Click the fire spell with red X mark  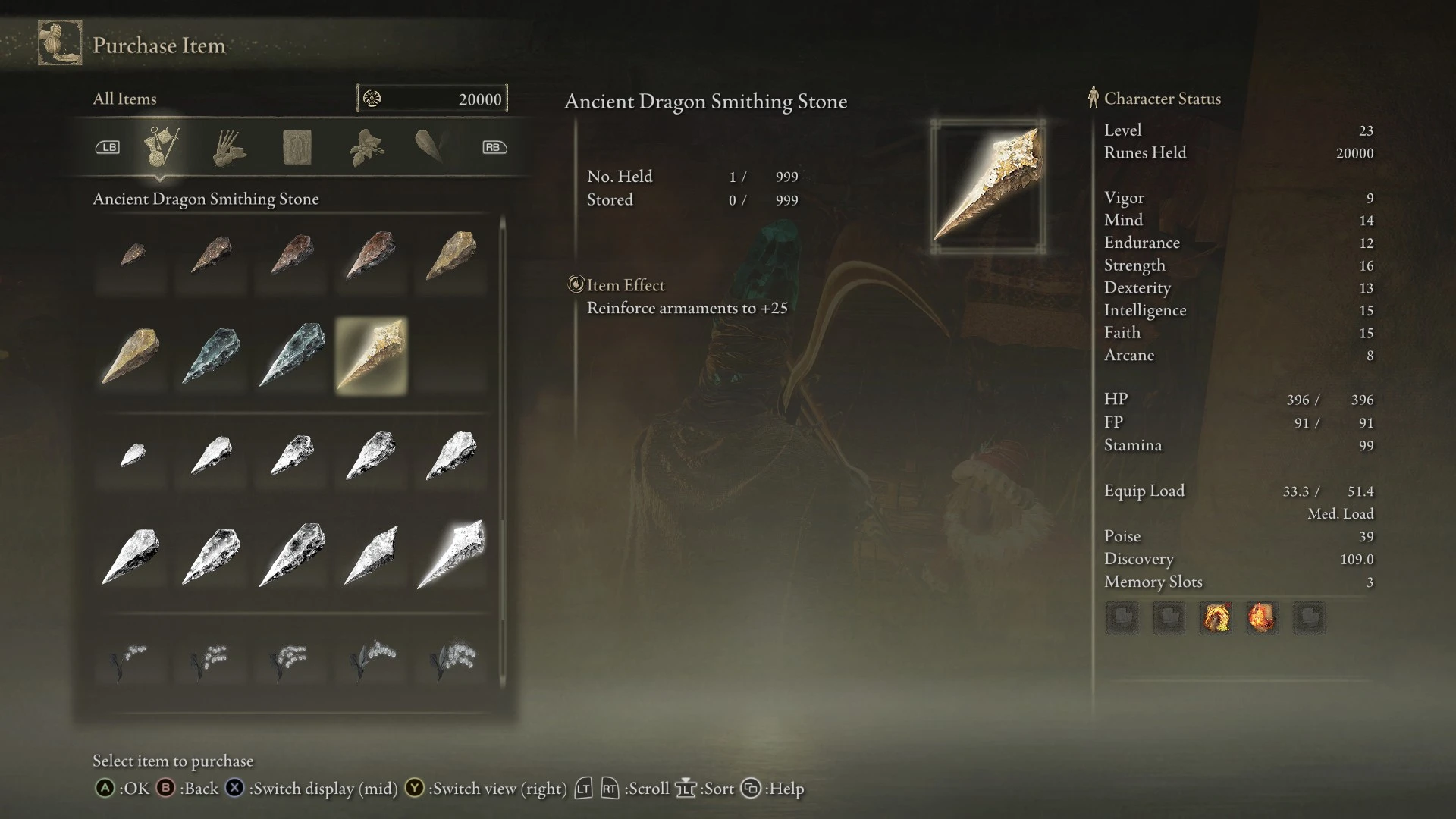coord(1216,618)
